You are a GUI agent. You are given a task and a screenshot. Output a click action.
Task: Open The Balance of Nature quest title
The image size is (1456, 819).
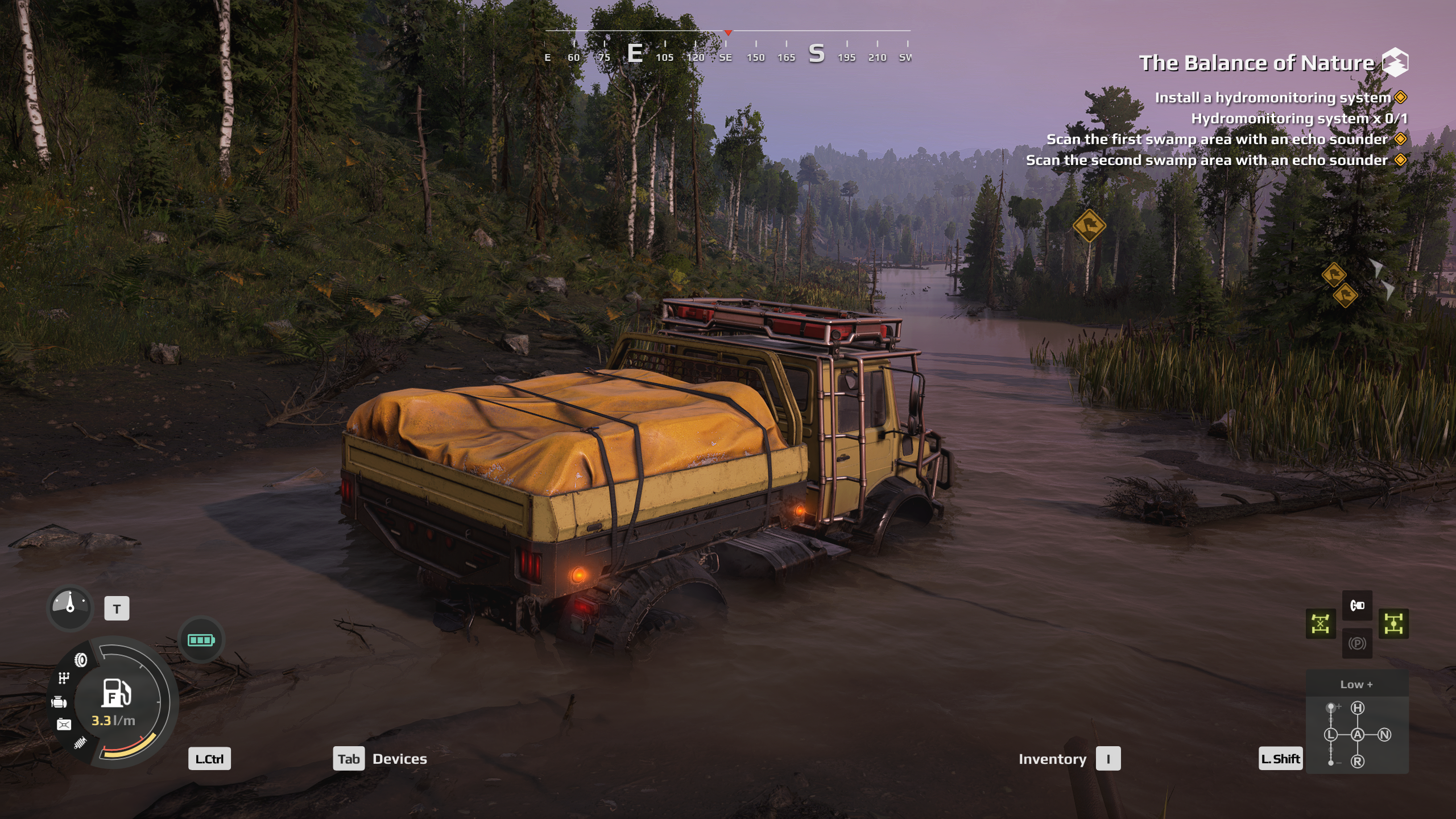[1256, 63]
